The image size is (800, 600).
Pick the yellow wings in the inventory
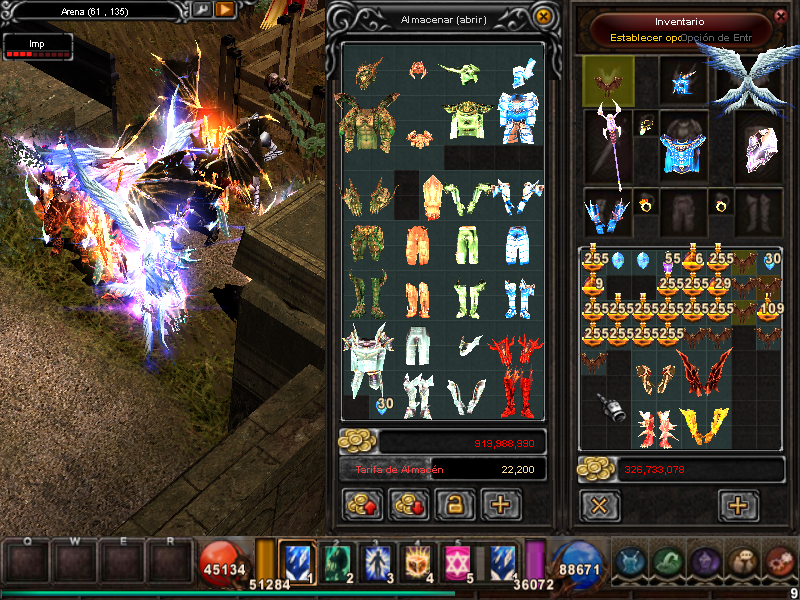coord(704,425)
